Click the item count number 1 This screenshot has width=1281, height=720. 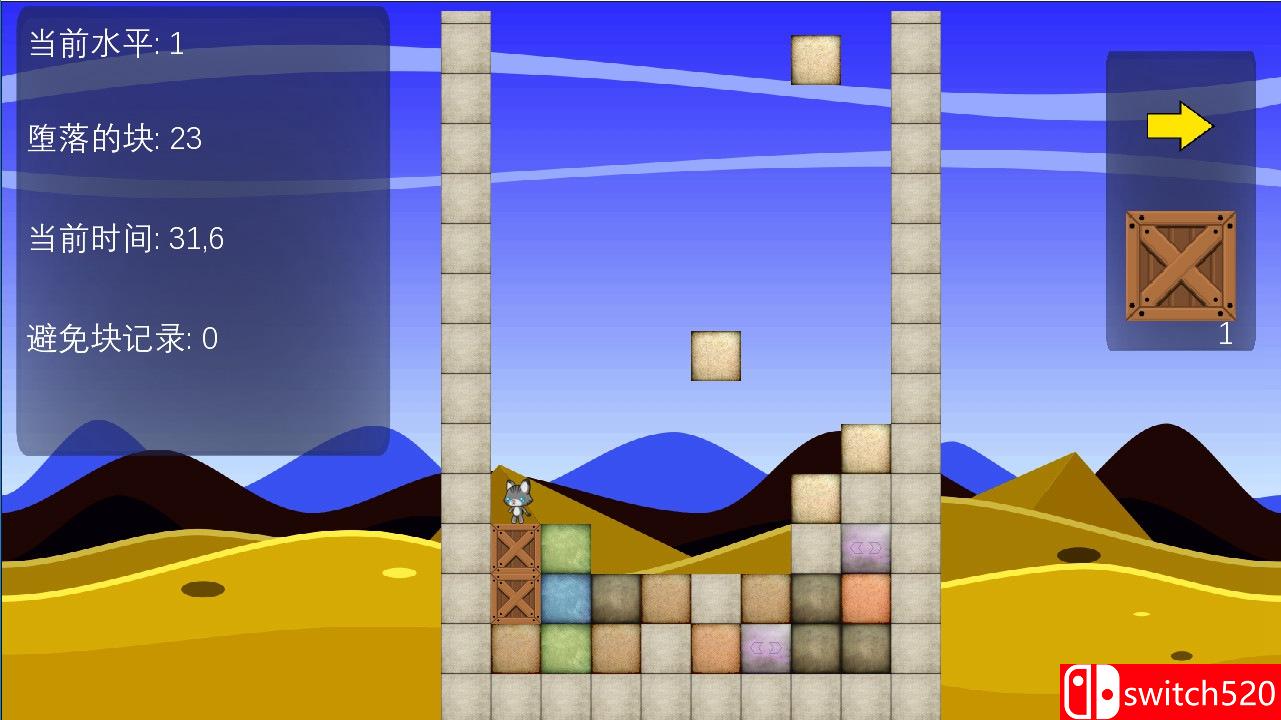pyautogui.click(x=1226, y=336)
